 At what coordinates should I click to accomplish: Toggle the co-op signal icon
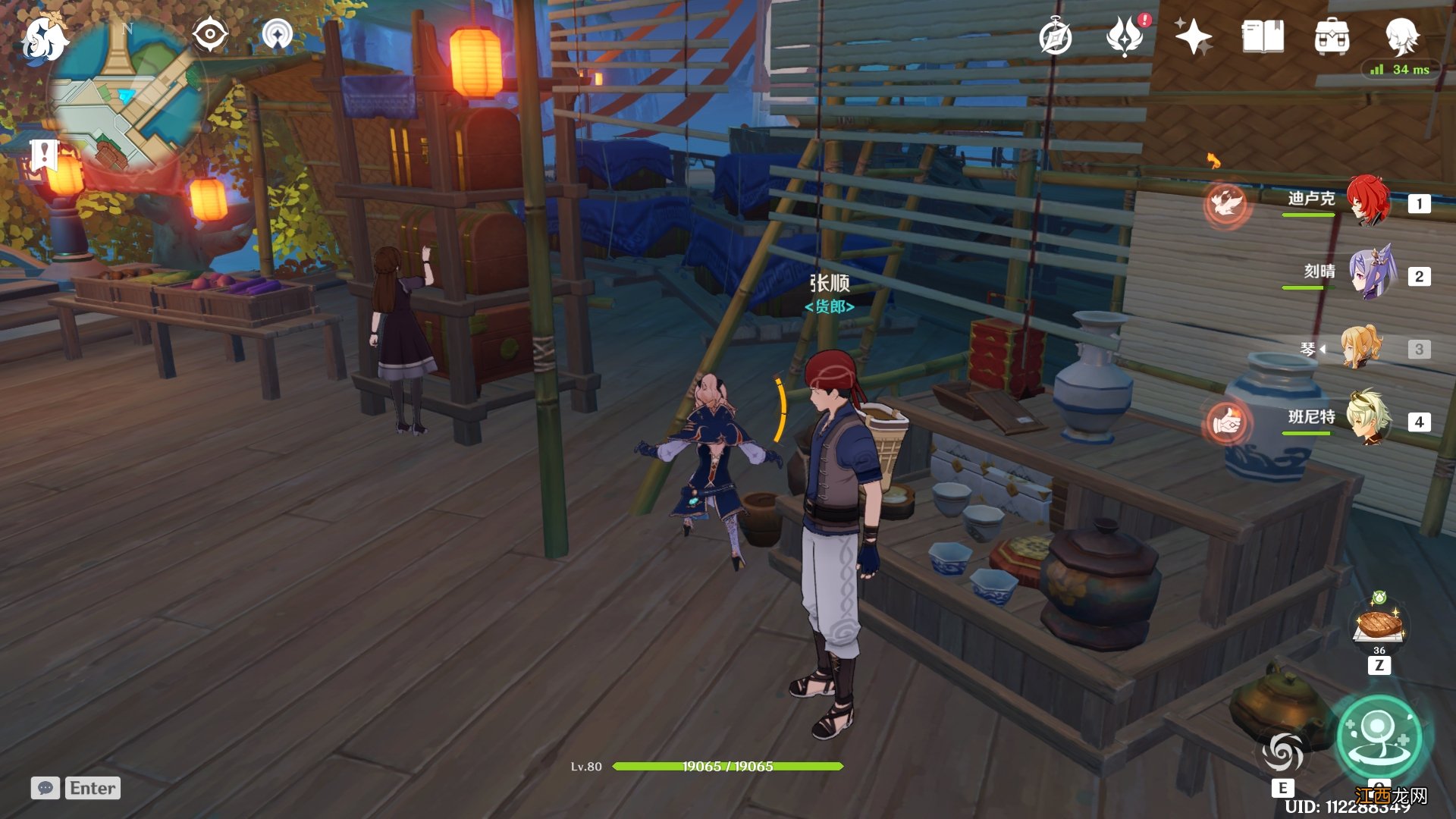277,35
